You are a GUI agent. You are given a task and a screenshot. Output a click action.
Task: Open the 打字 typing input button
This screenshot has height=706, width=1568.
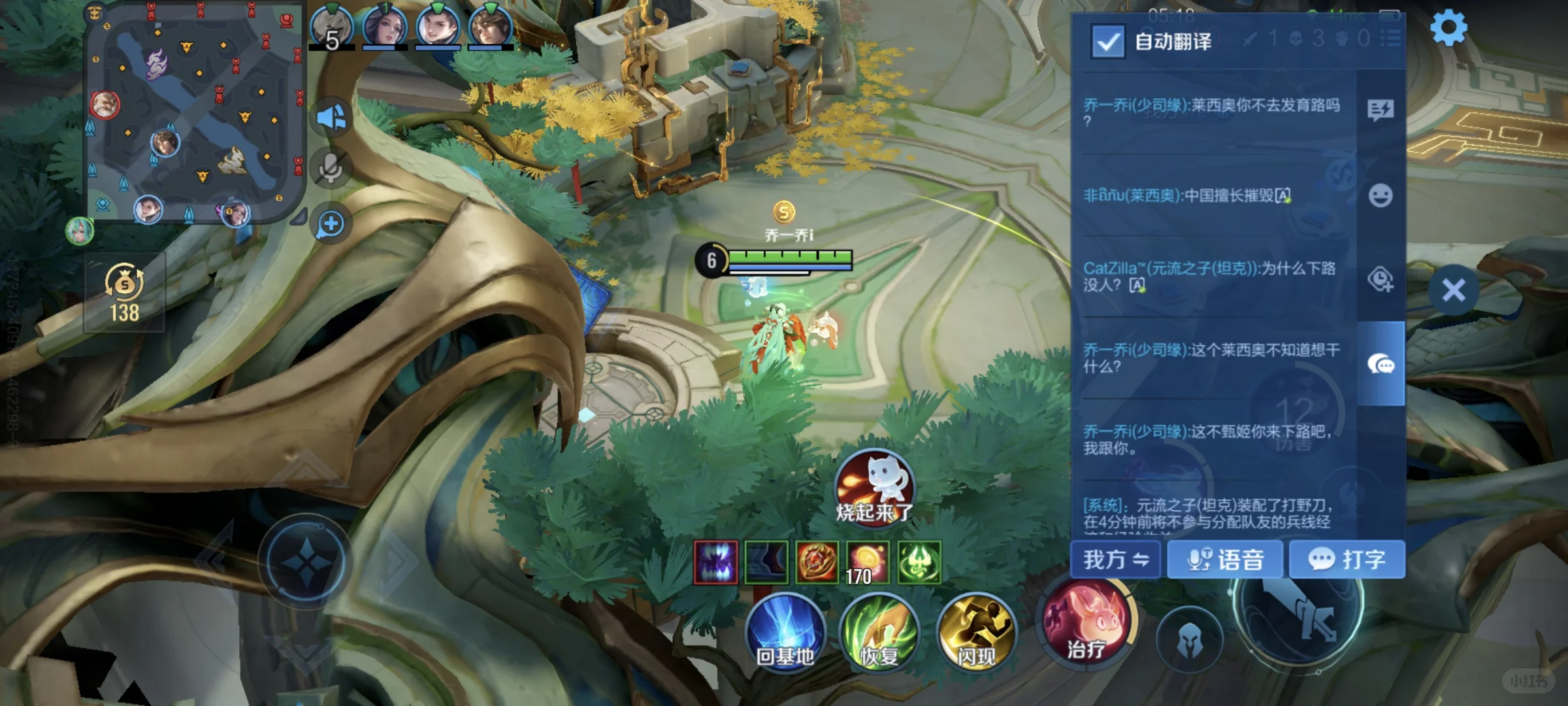(x=1347, y=560)
